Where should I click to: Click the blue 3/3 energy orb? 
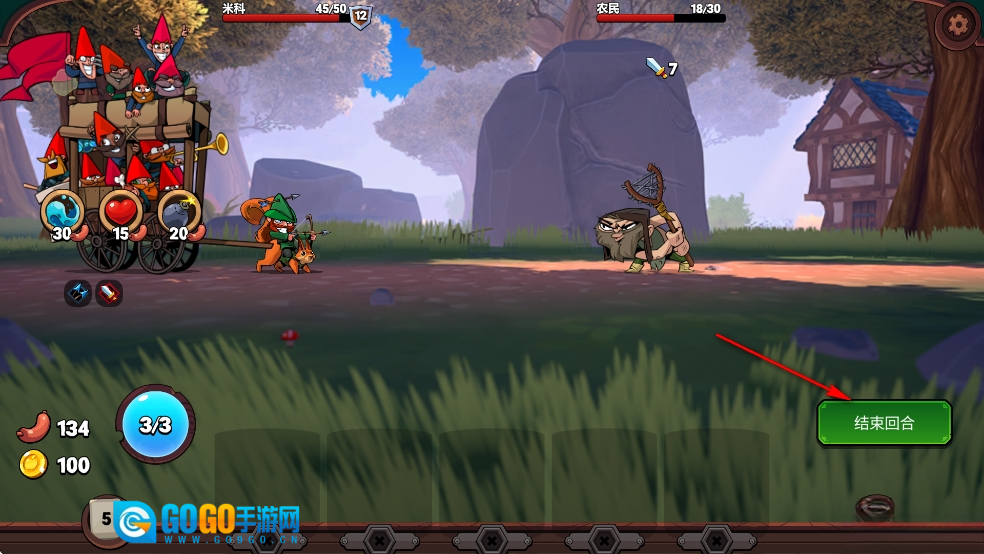click(x=155, y=425)
